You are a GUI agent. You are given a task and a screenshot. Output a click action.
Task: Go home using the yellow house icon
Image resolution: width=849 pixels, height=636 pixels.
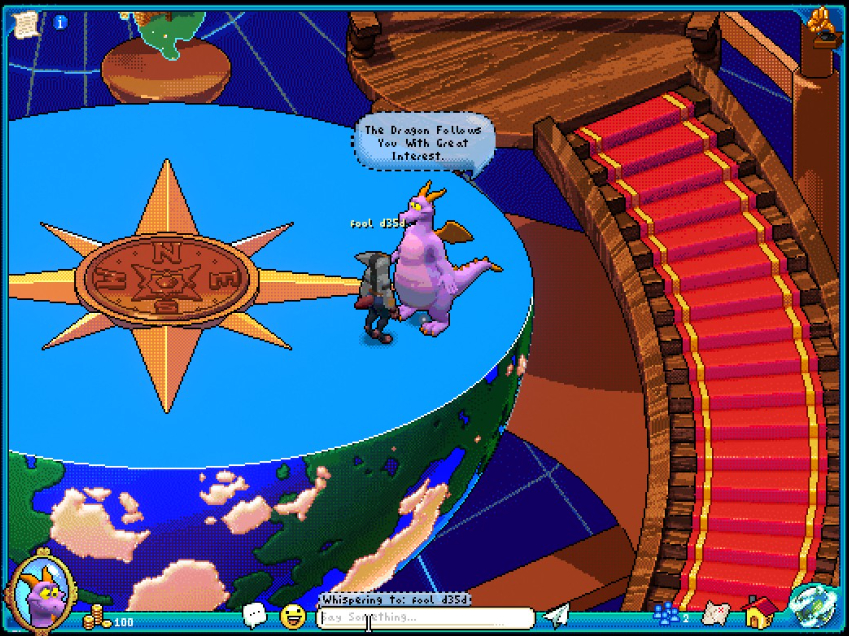click(761, 612)
